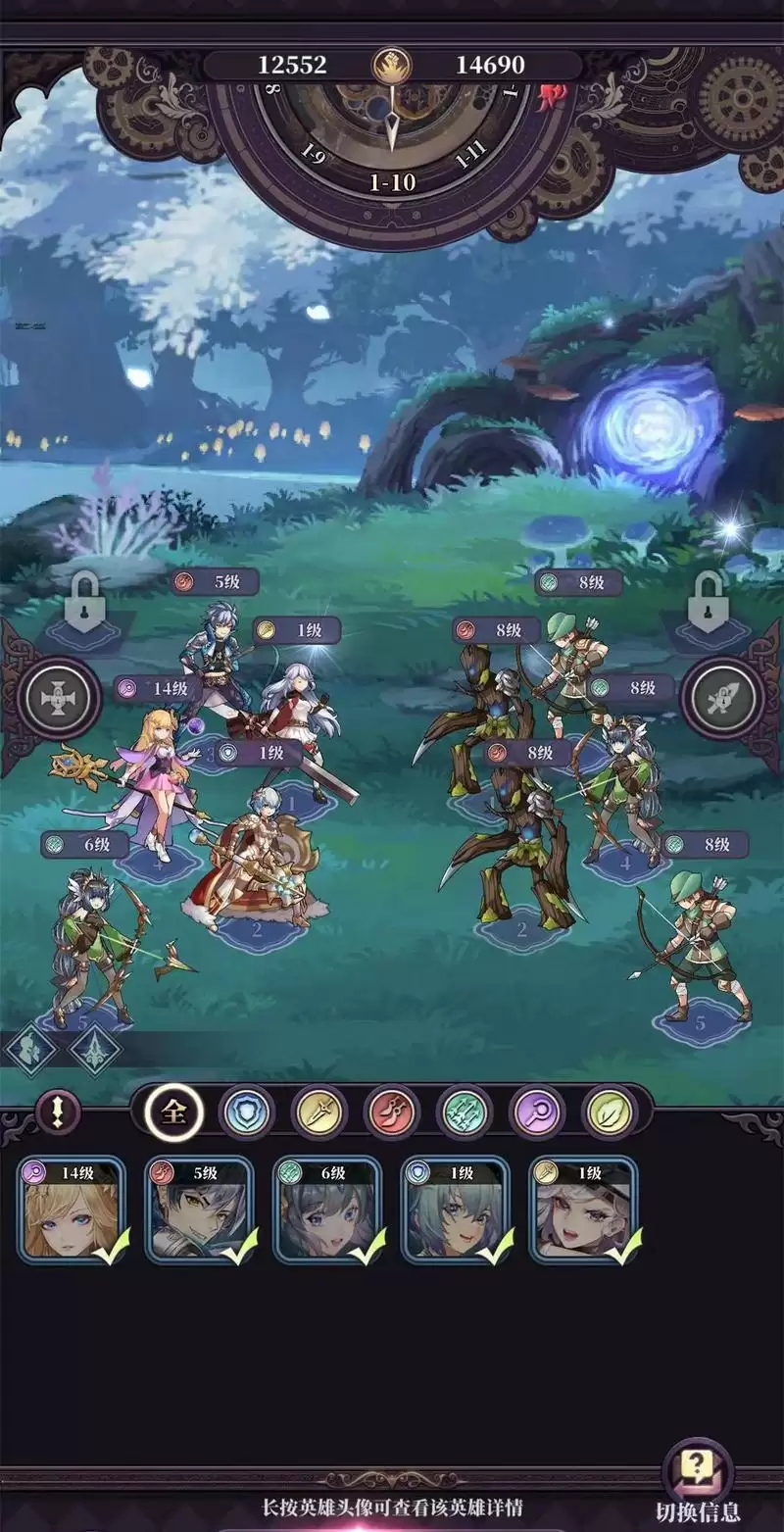Screen dimensions: 784x1532
Task: Open the round sword emblem button
Action: click(x=725, y=699)
